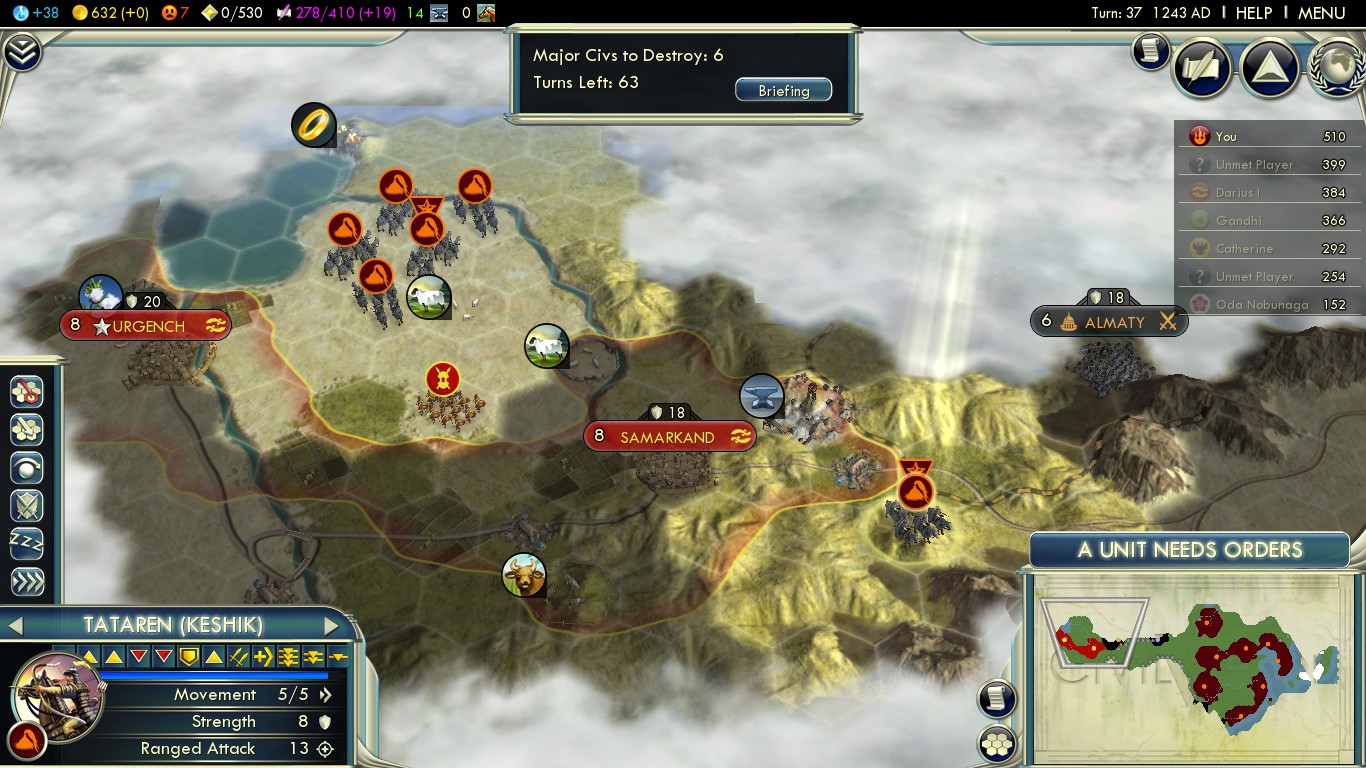Put the unit to sleep with Zzz button
This screenshot has height=768, width=1366.
27,544
